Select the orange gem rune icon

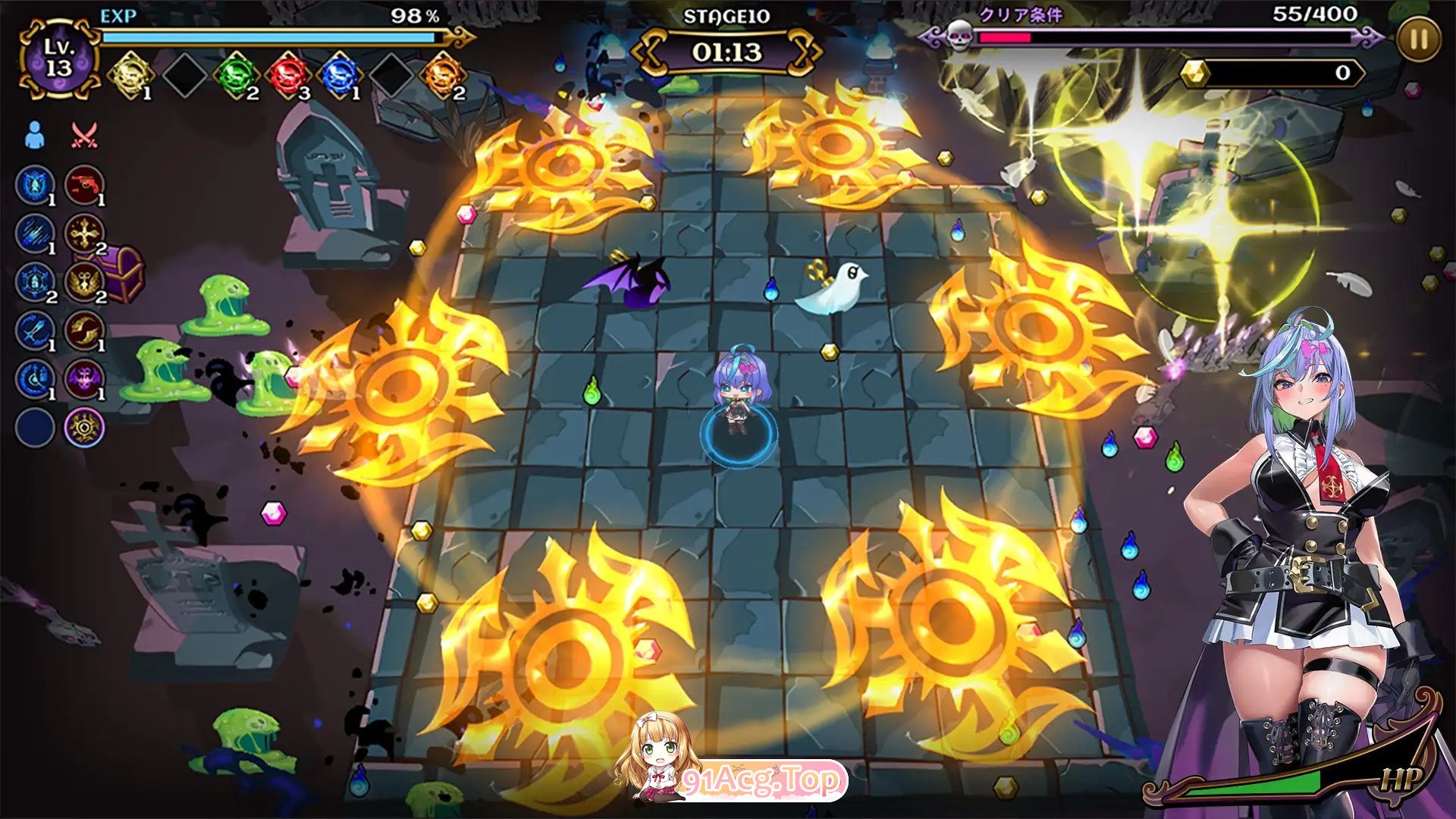click(x=442, y=75)
